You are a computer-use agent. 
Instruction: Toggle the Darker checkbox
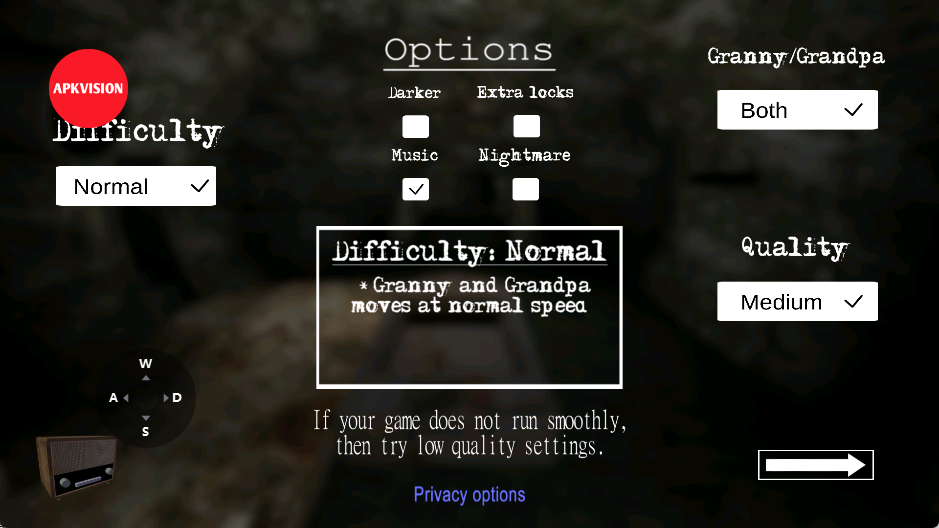tap(415, 126)
